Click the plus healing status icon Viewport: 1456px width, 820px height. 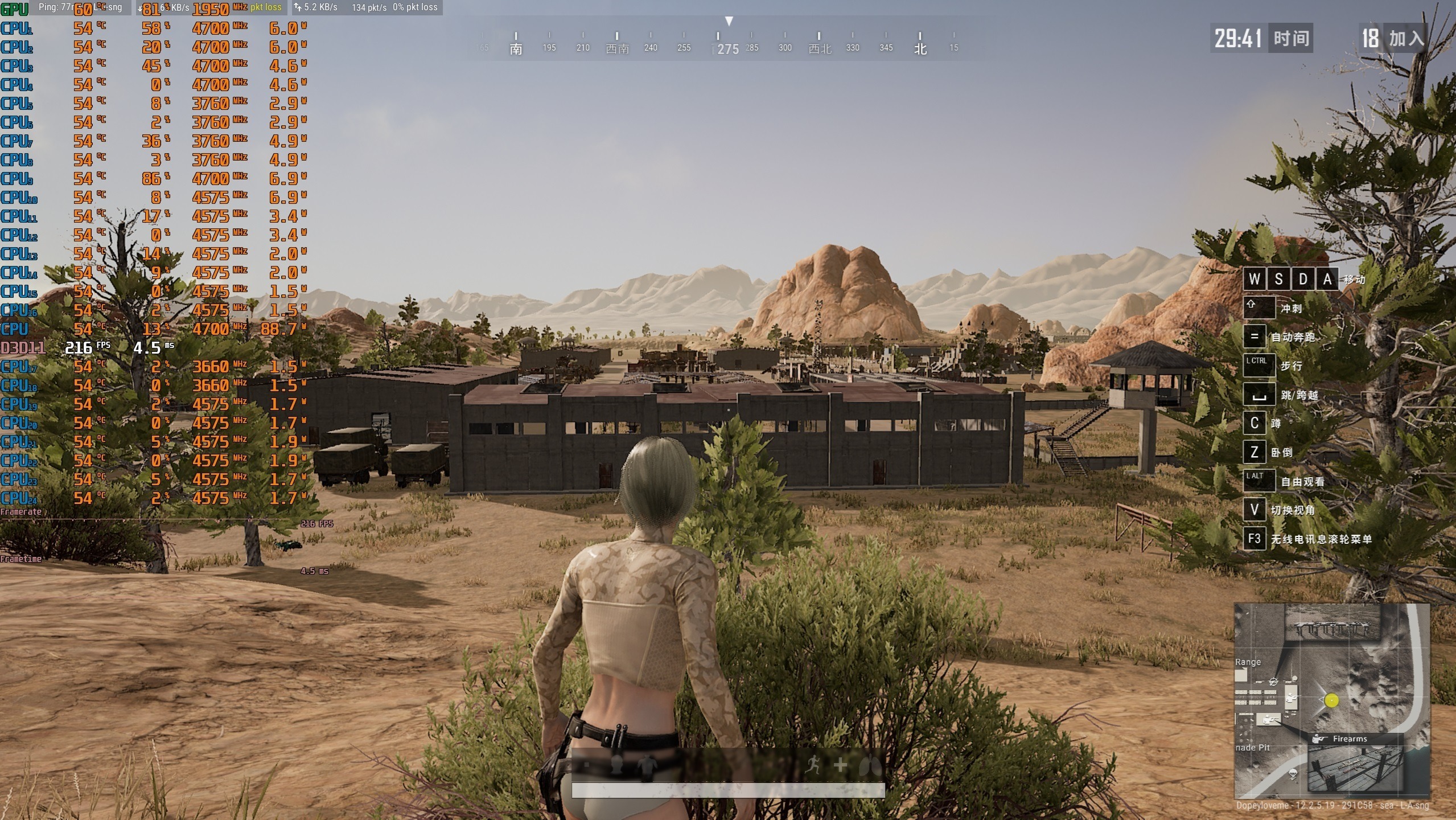[x=841, y=765]
